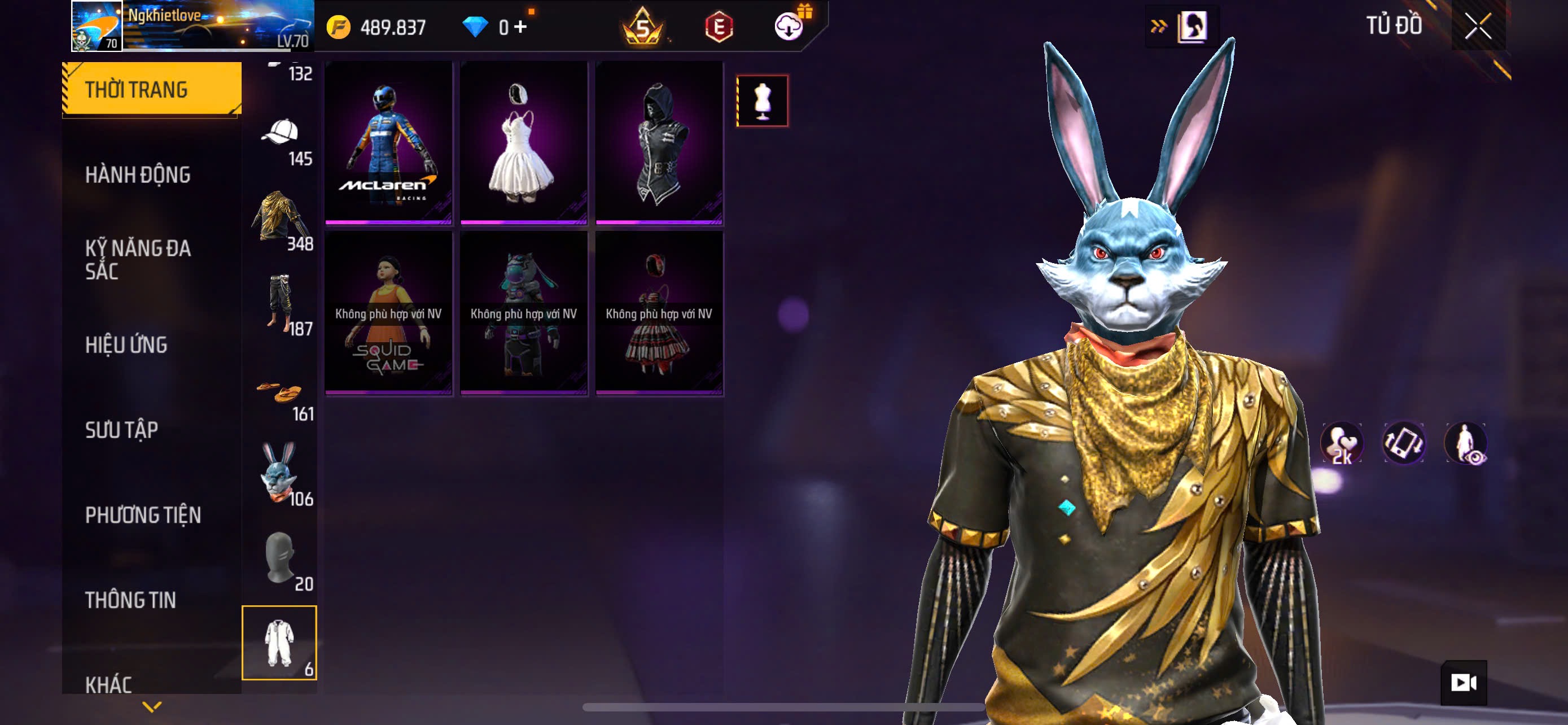Choose the McLaren racing outfit

pyautogui.click(x=388, y=143)
